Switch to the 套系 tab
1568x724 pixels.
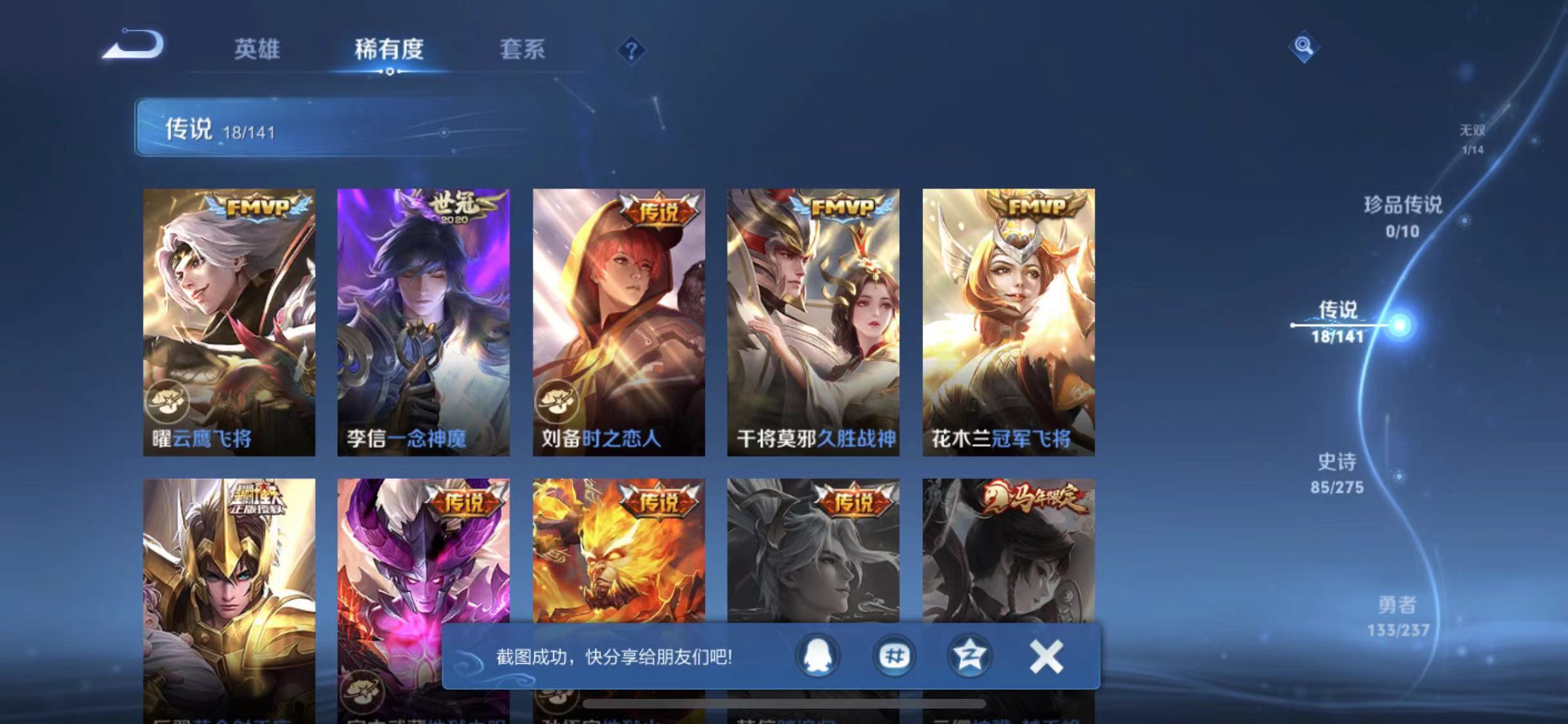pyautogui.click(x=523, y=51)
